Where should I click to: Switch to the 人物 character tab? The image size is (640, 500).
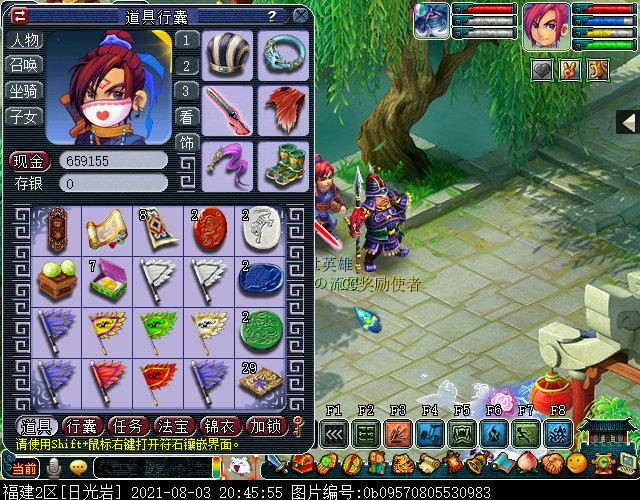pyautogui.click(x=25, y=41)
